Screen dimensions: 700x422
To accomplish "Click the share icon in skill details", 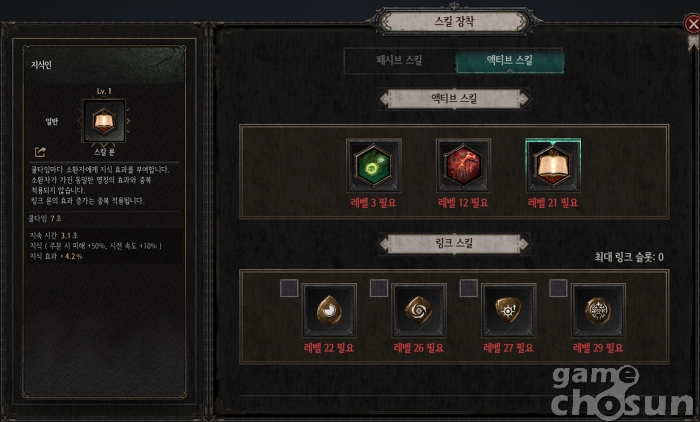I will coord(40,152).
